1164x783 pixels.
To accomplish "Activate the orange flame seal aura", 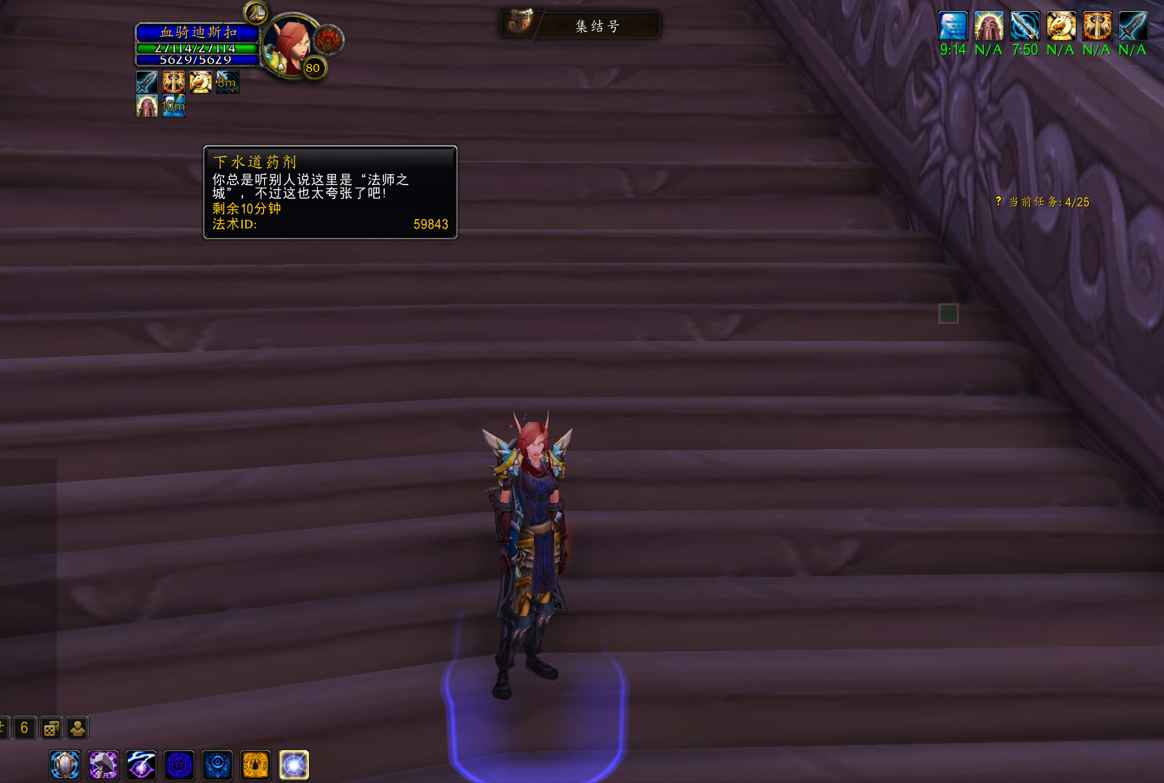I will point(255,765).
